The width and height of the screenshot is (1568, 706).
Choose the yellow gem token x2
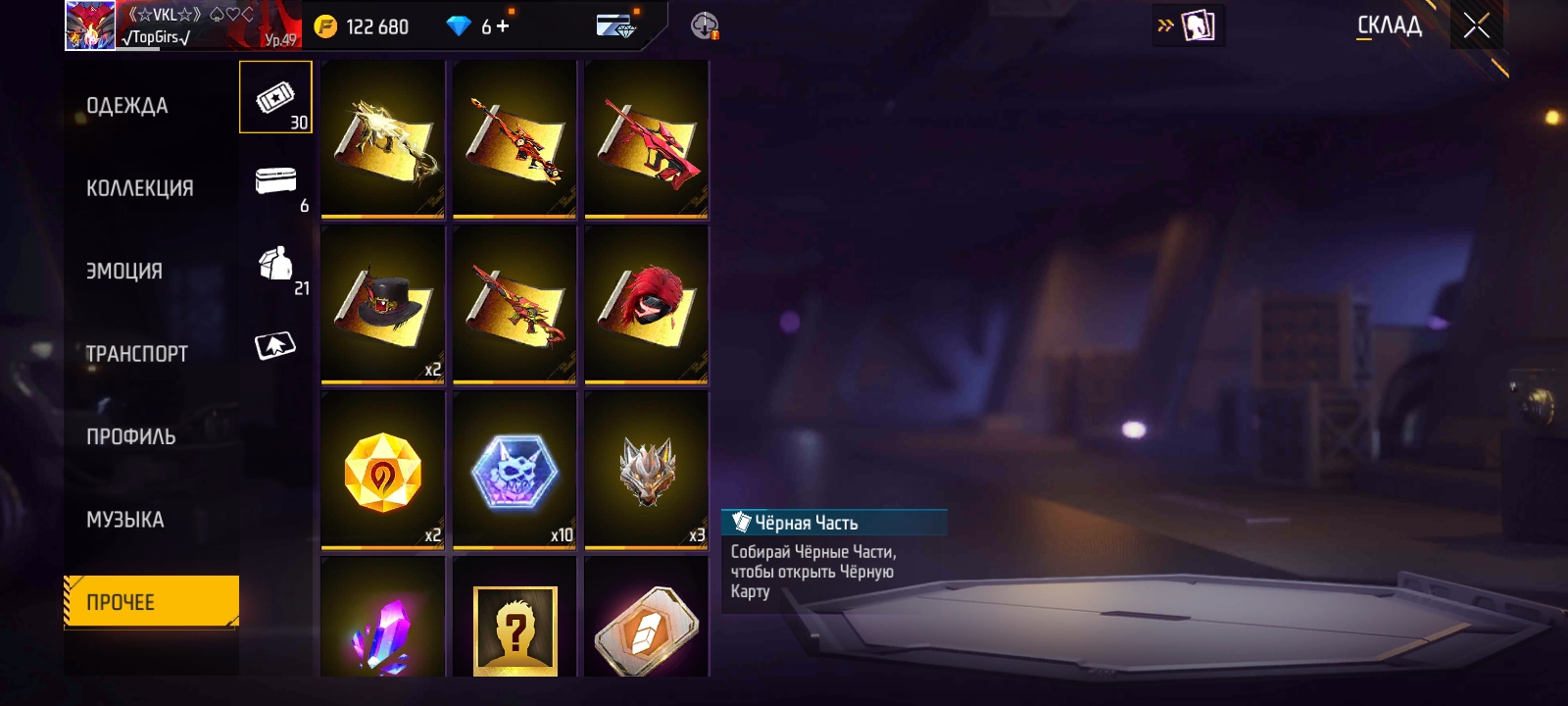pyautogui.click(x=383, y=470)
